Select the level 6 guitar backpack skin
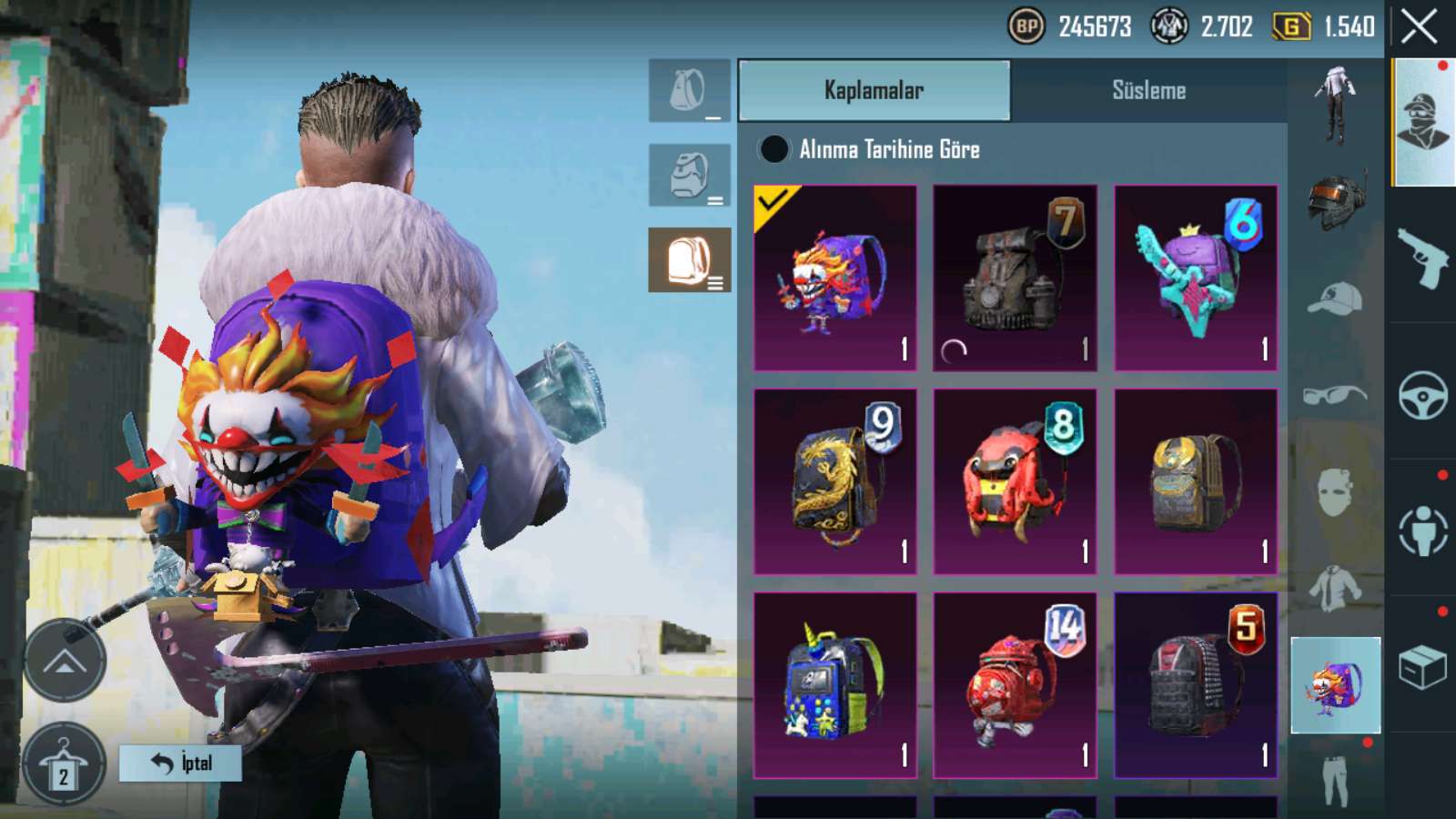1456x819 pixels. [1196, 278]
